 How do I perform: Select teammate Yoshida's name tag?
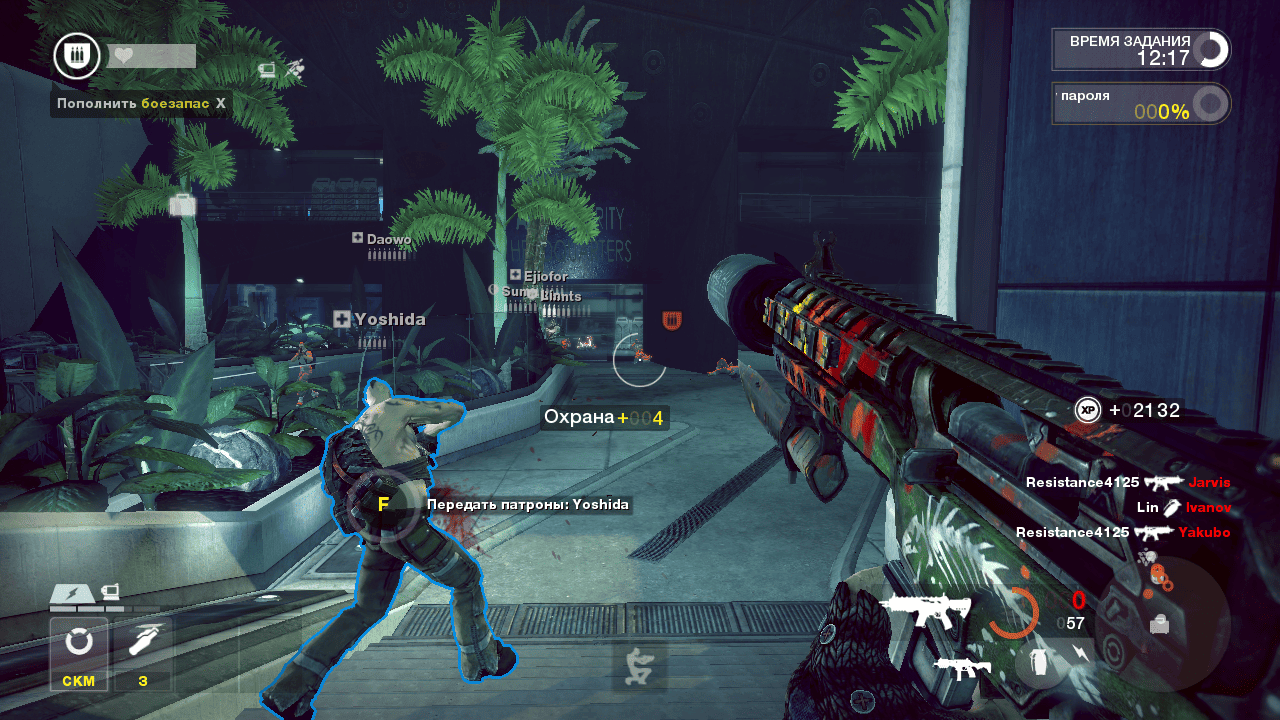pos(380,319)
